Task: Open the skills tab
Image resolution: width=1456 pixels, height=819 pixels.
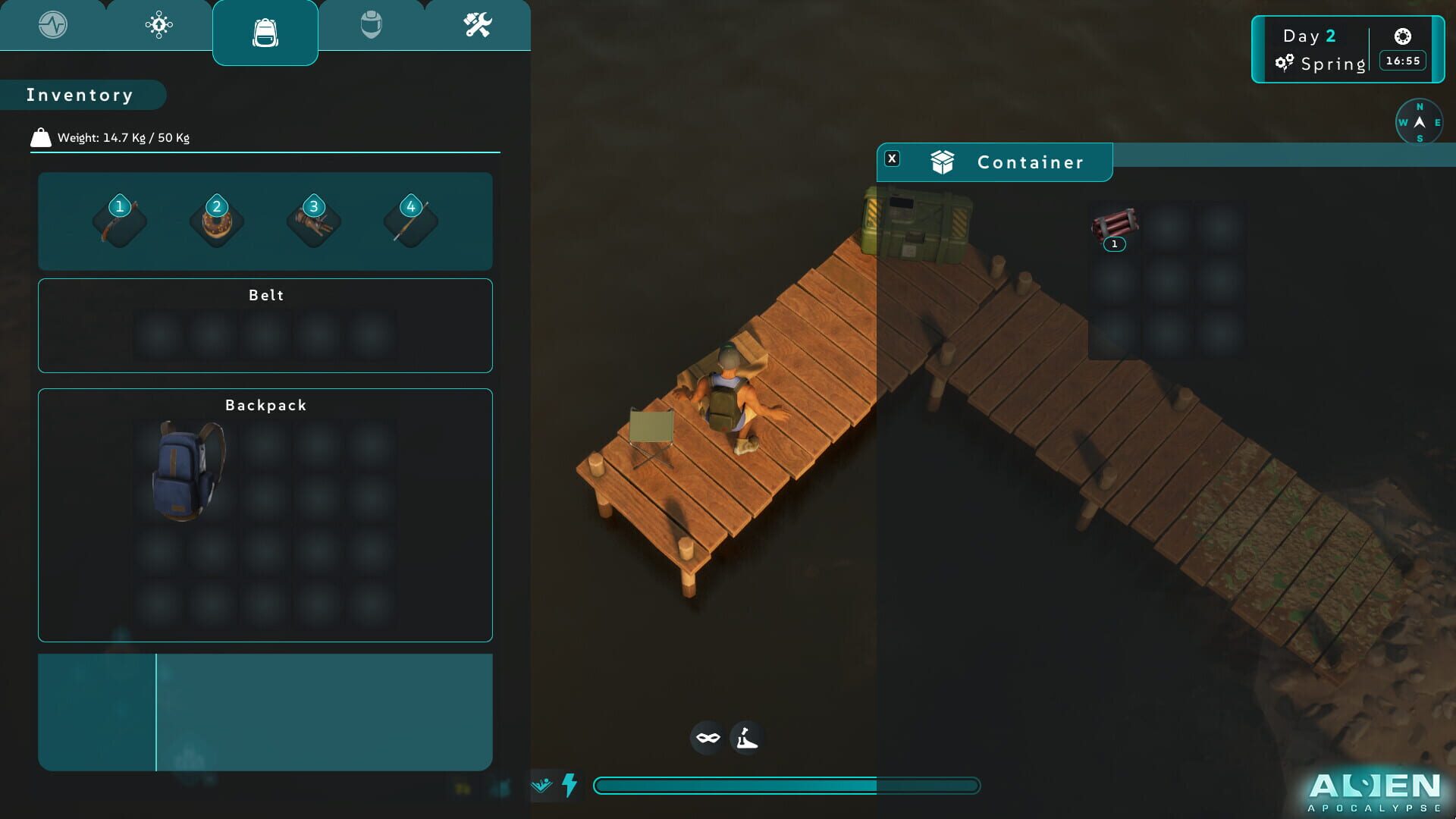Action: click(x=158, y=25)
